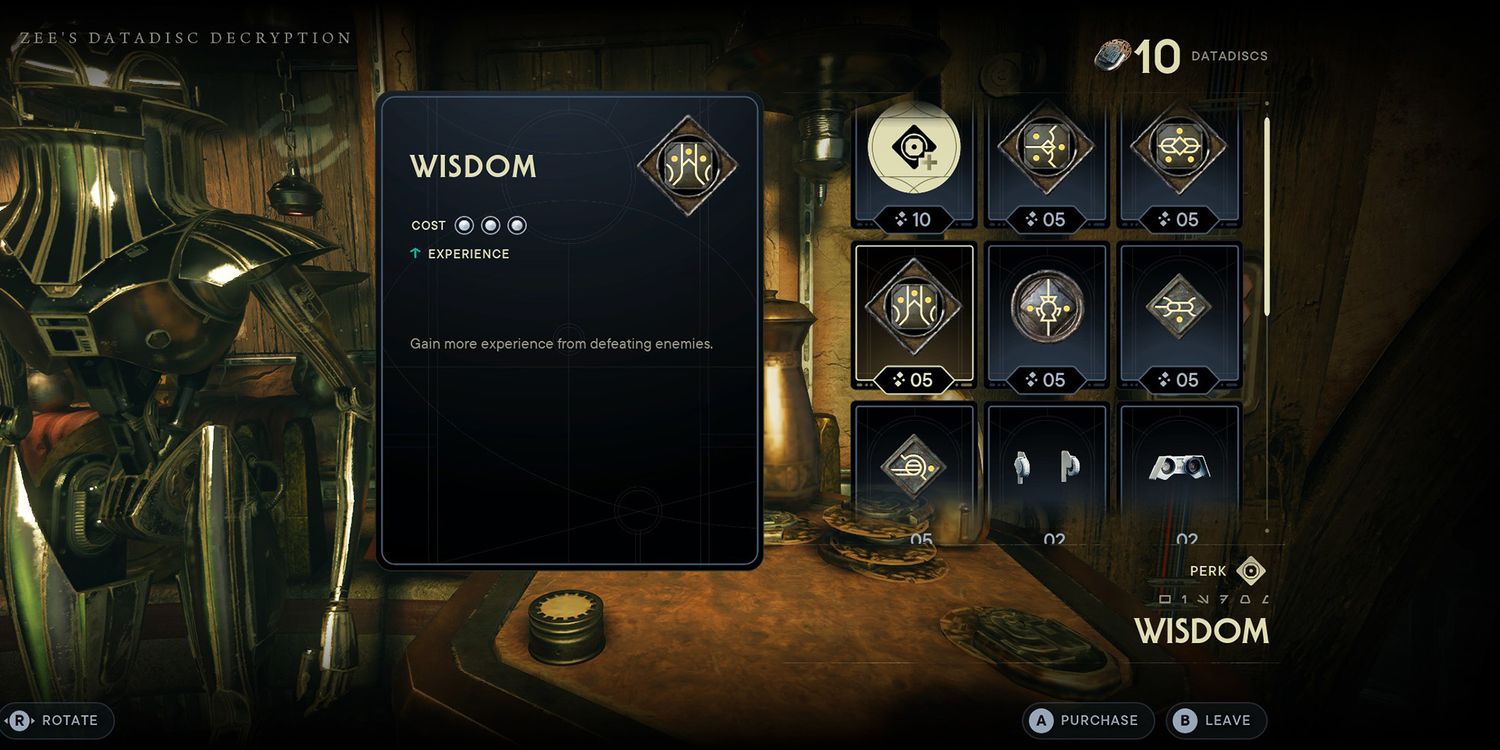The width and height of the screenshot is (1500, 750).
Task: Choose the Wisdom perk card in the grid
Action: (x=913, y=314)
